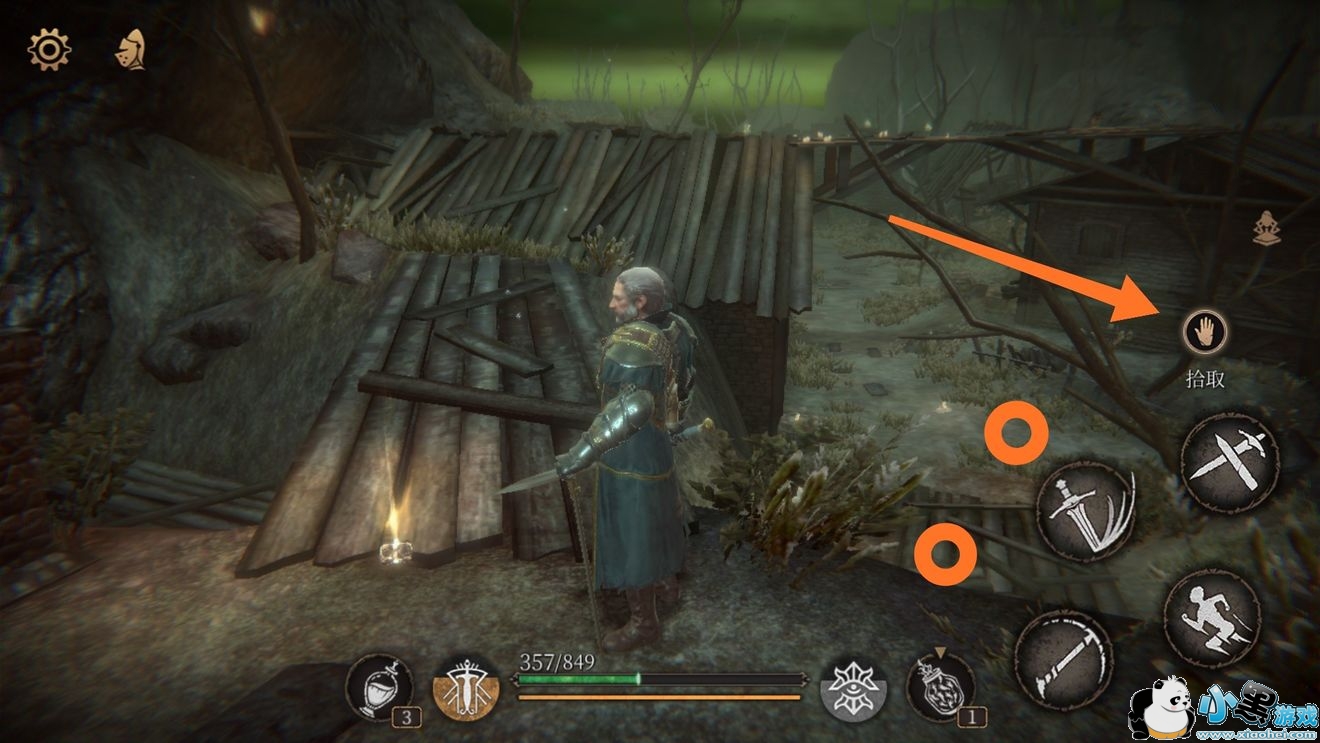Screen dimensions: 1320x743
Task: Open the gear settings menu
Action: [x=48, y=49]
